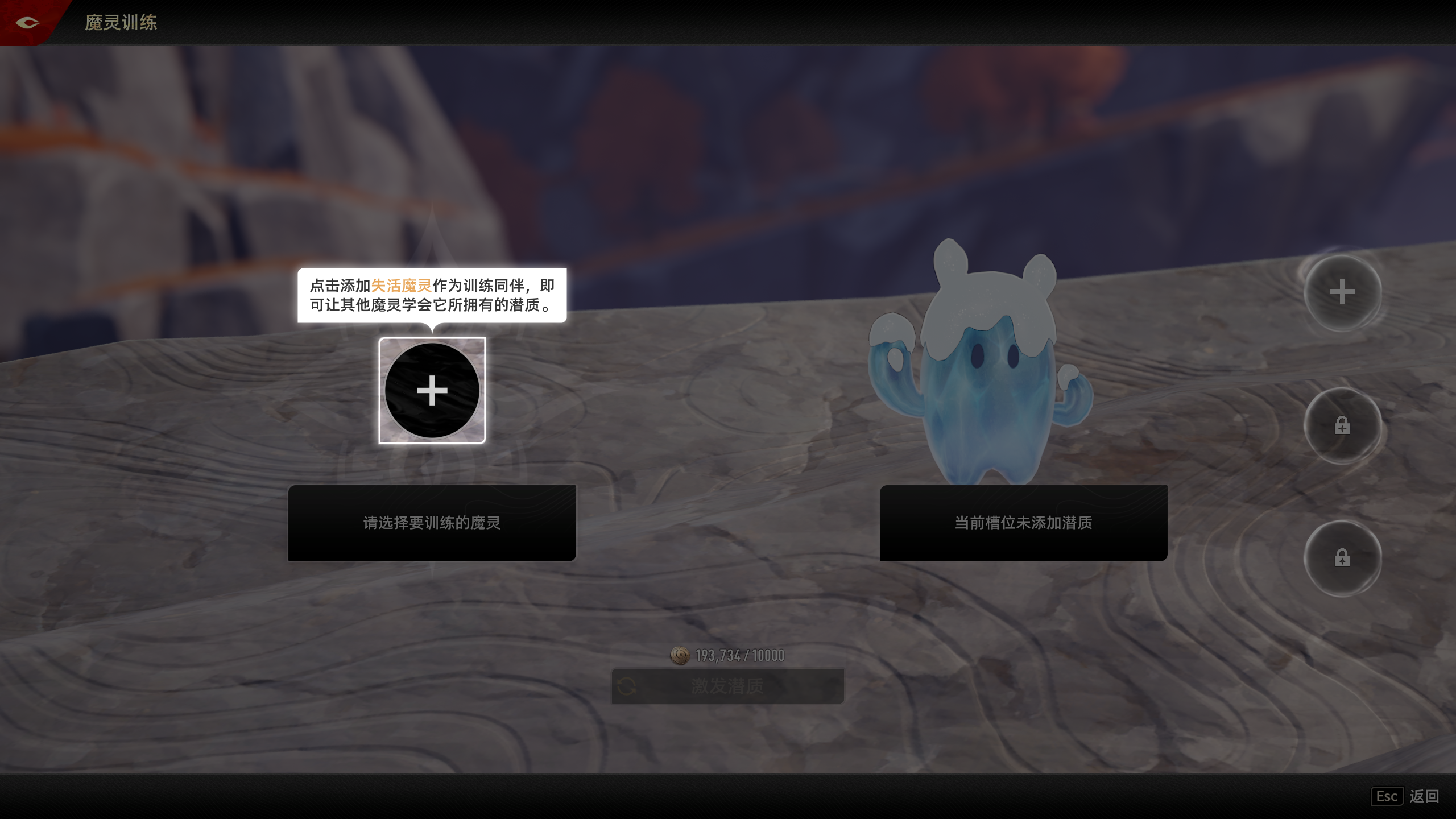Click the 请选择要训练的魔灵 selection bar
The width and height of the screenshot is (1456, 819).
tap(432, 524)
